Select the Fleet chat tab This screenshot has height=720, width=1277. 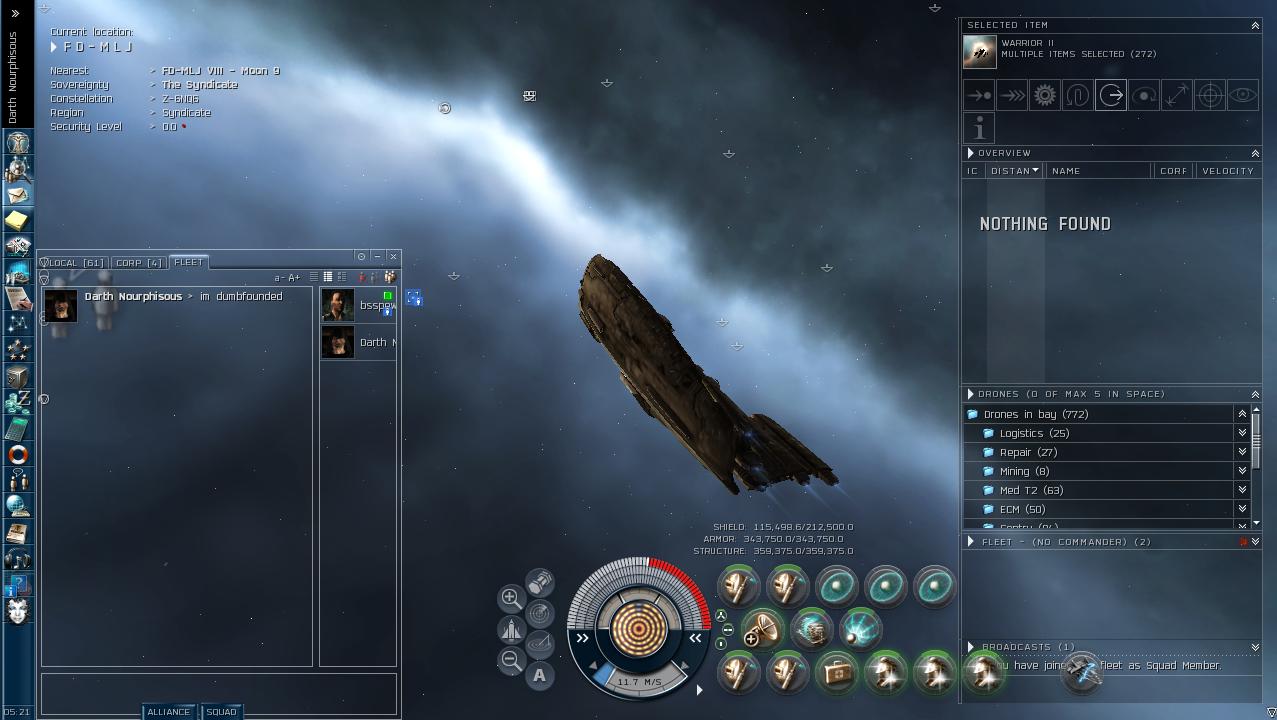188,262
